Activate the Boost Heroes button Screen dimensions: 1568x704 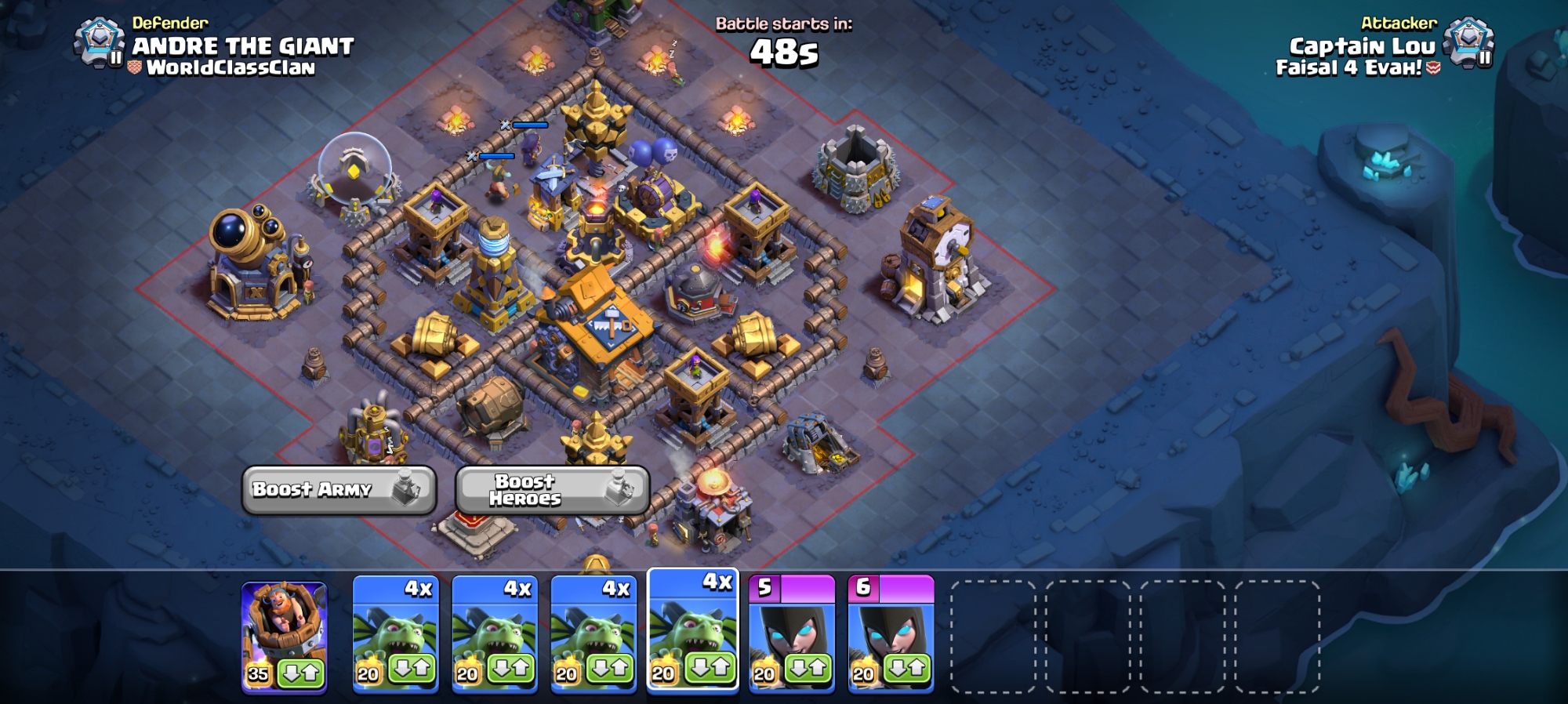pos(552,490)
